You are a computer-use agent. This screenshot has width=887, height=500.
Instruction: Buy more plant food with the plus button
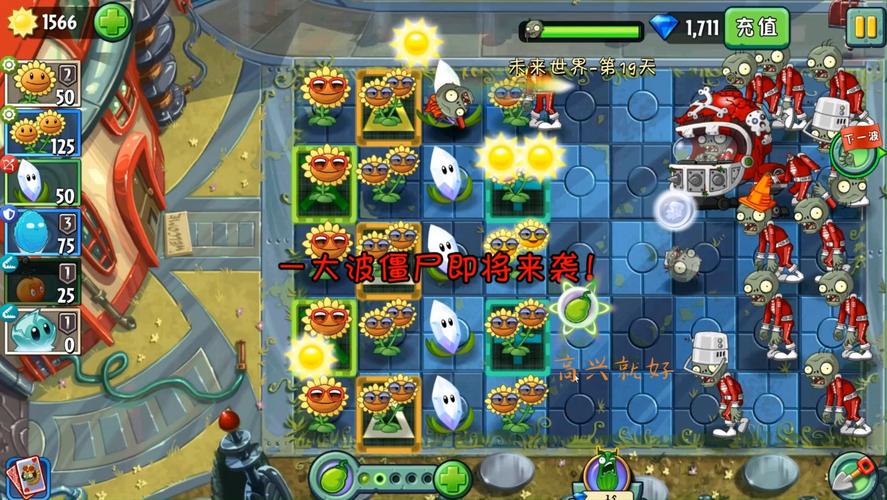452,475
